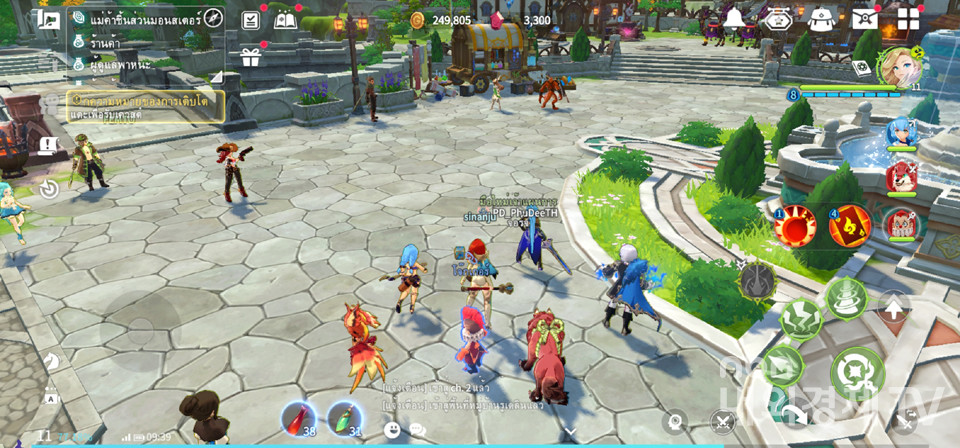The width and height of the screenshot is (960, 448).
Task: Select the blue-haired party member portrait
Action: click(x=901, y=132)
